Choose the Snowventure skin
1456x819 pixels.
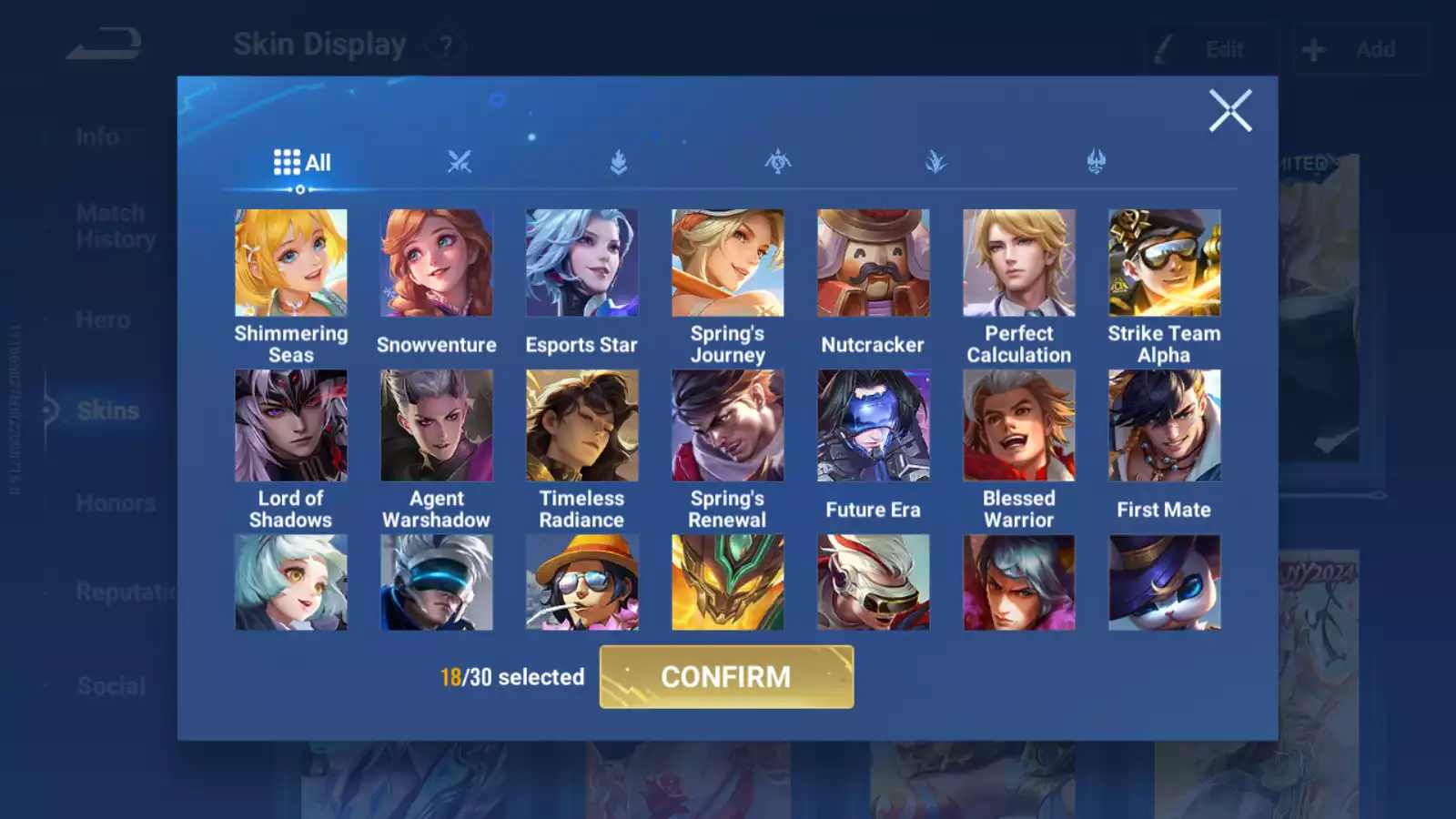[437, 263]
